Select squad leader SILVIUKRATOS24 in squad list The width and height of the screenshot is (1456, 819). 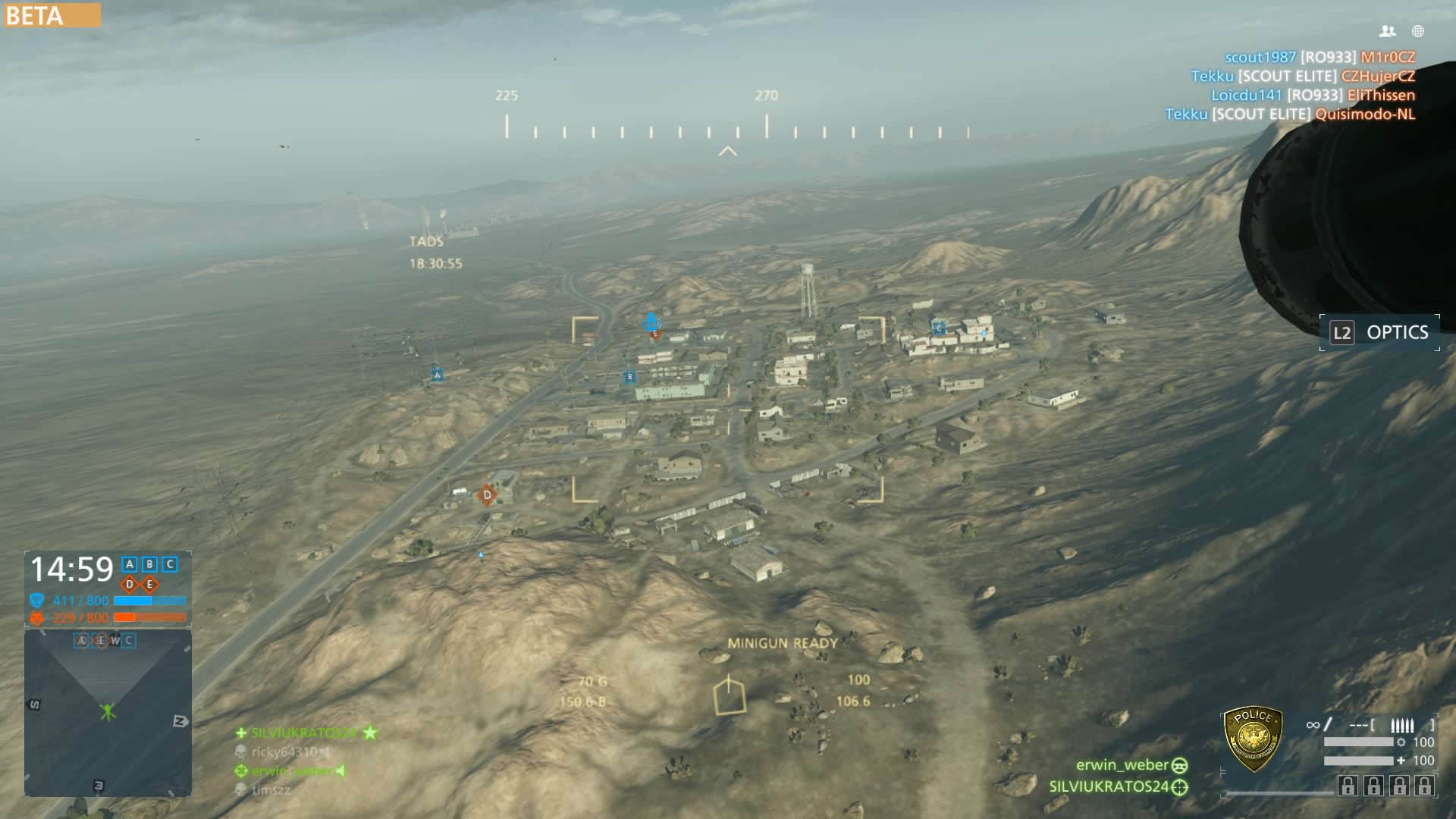click(x=303, y=733)
